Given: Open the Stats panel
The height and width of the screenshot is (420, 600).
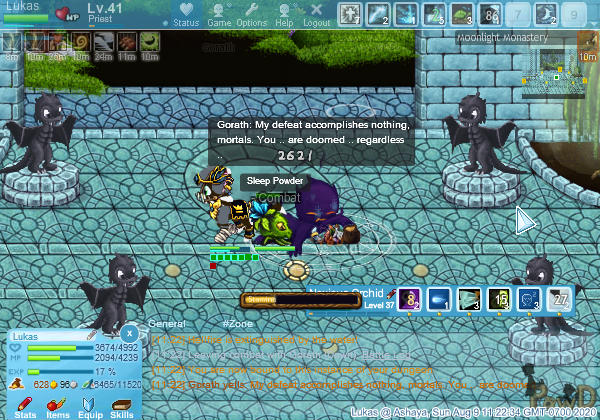Looking at the screenshot, I should tap(27, 405).
